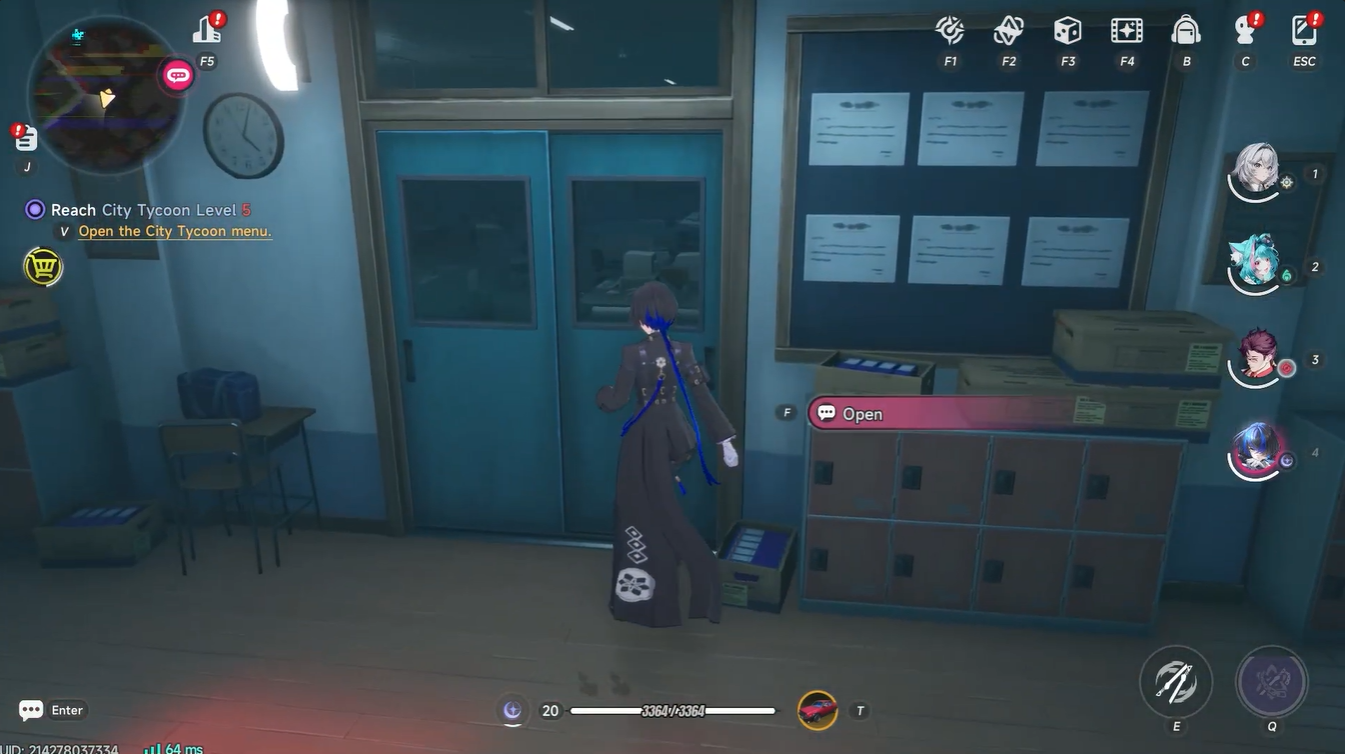Open the dice minigame menu bound to F3
Image resolution: width=1345 pixels, height=754 pixels.
coord(1066,31)
